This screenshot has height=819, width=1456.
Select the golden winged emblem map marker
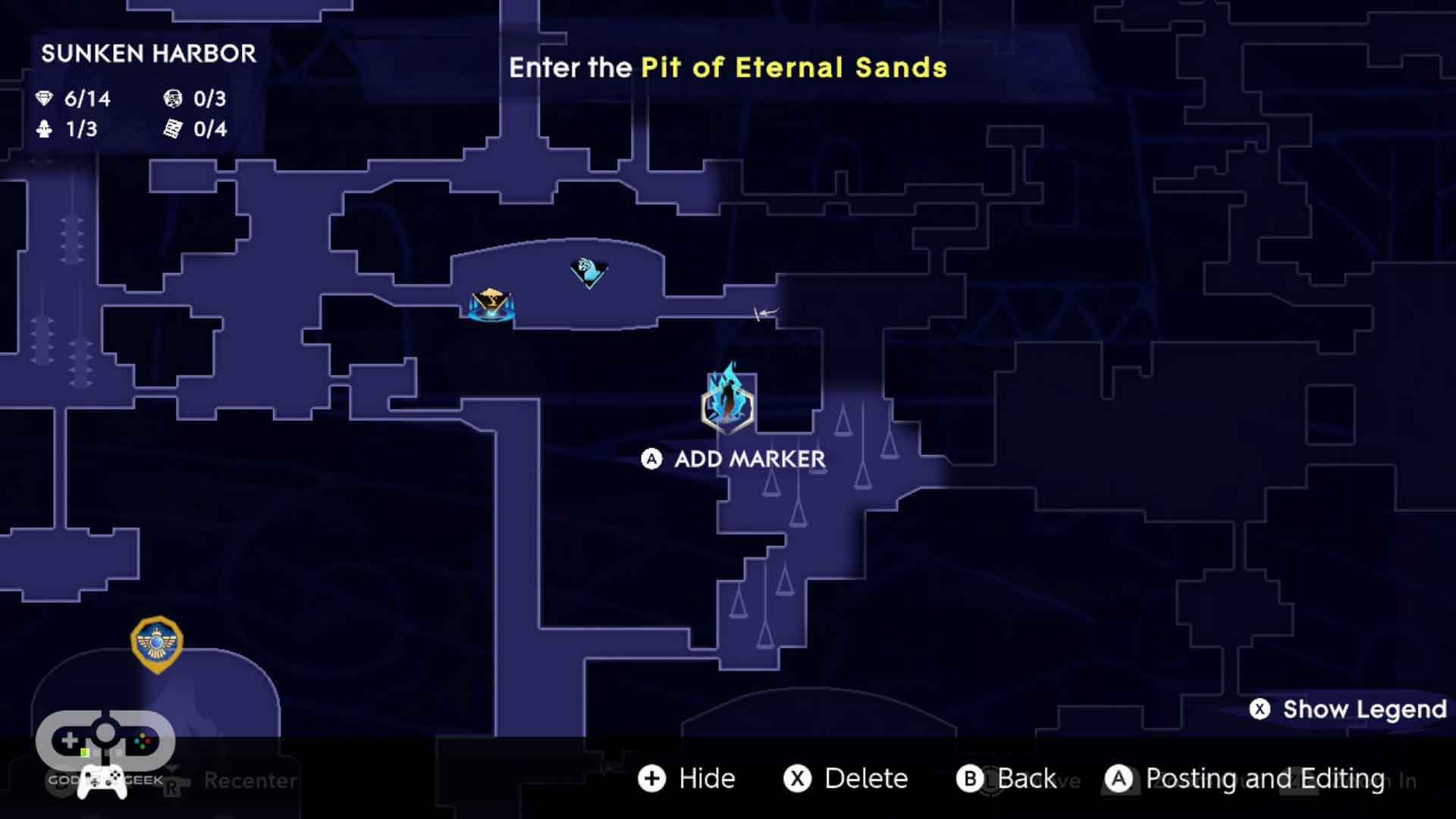click(157, 643)
